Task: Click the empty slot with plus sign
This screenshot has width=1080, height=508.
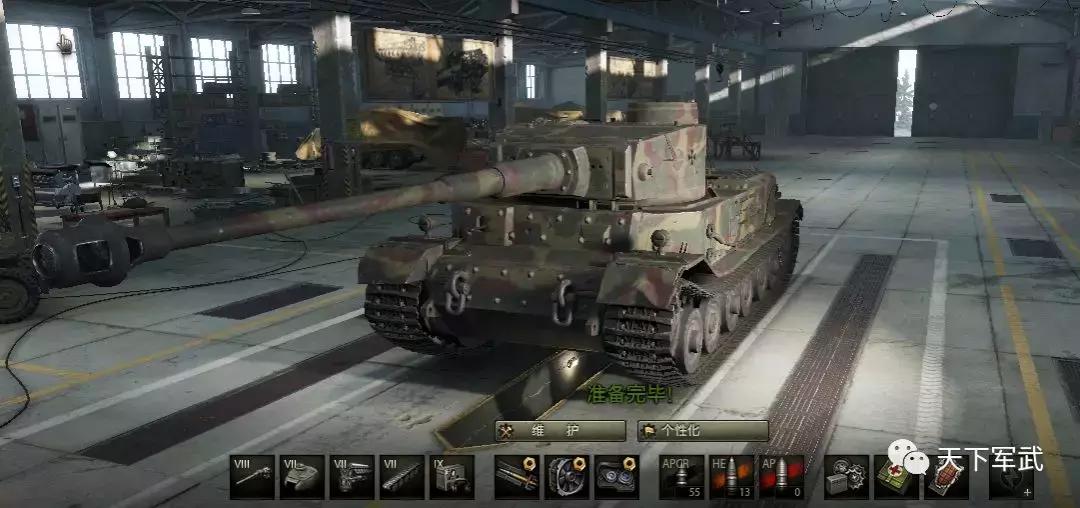Action: point(1011,477)
